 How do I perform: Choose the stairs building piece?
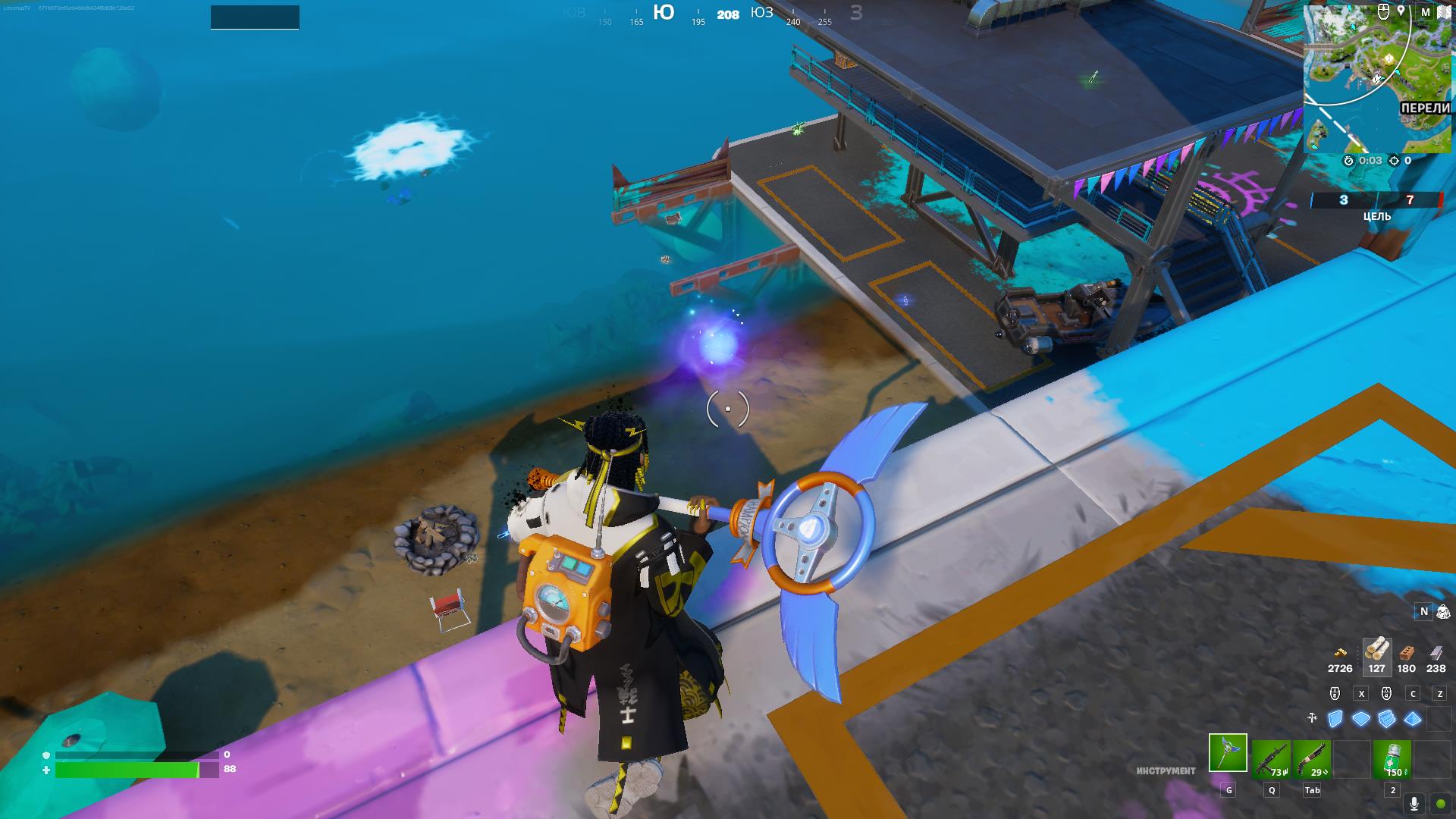click(x=1387, y=718)
